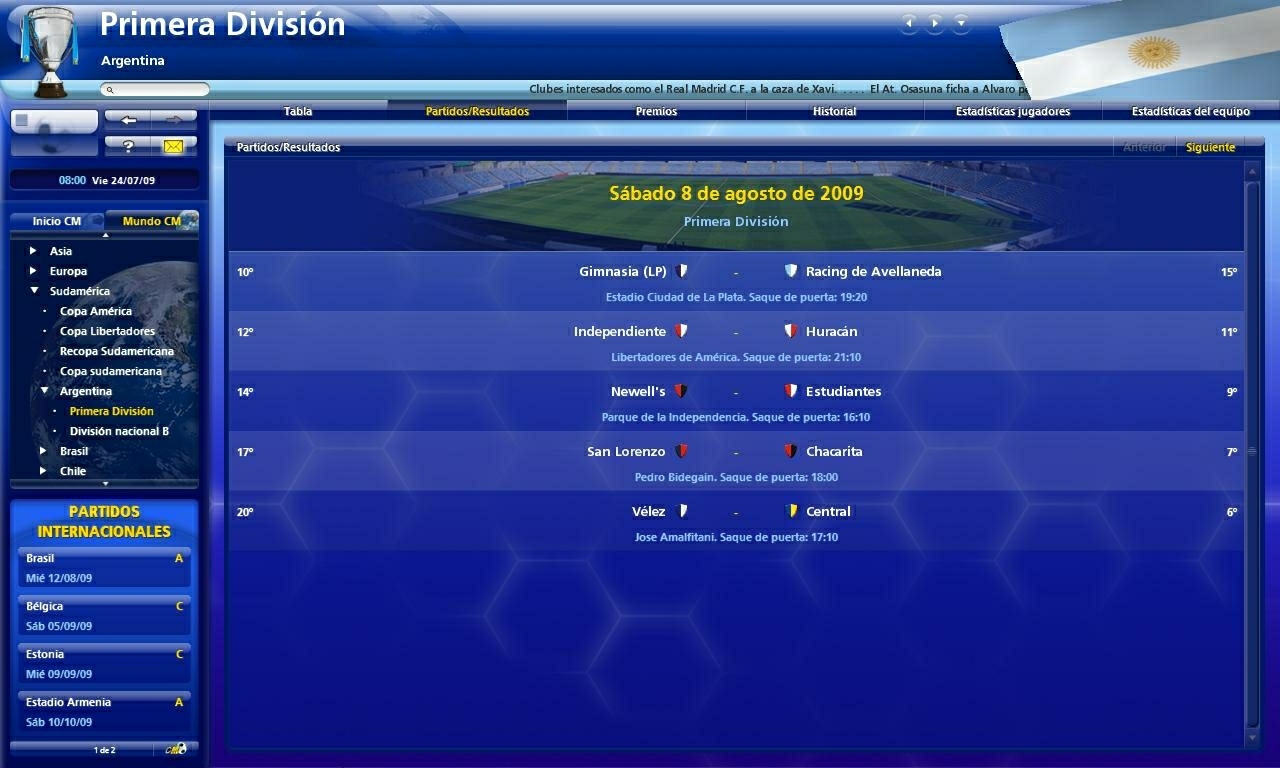Viewport: 1280px width, 768px height.
Task: Click the Central yellow club flag
Action: point(790,511)
